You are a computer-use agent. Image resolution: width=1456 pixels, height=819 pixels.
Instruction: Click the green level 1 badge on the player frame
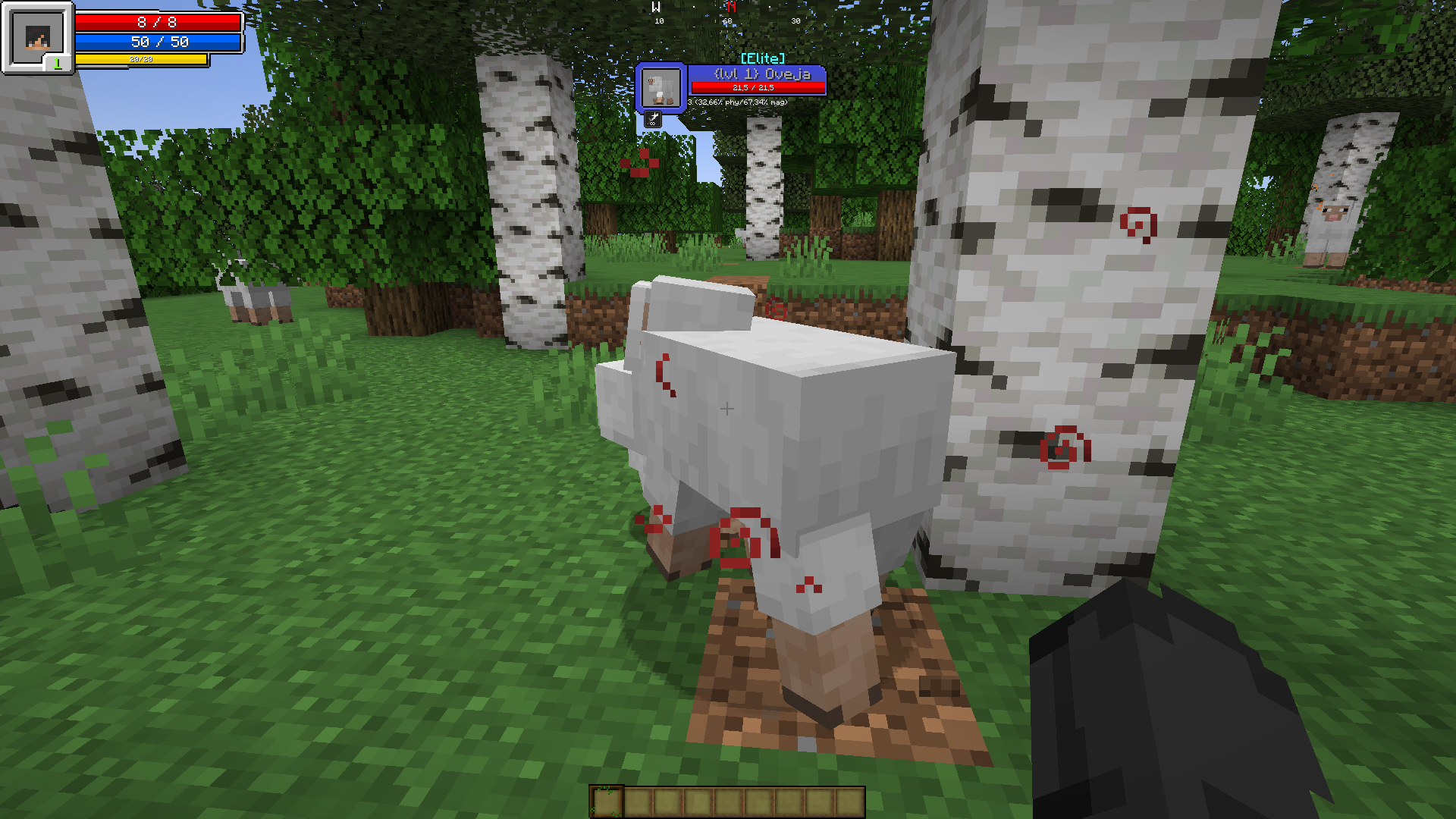tap(59, 63)
